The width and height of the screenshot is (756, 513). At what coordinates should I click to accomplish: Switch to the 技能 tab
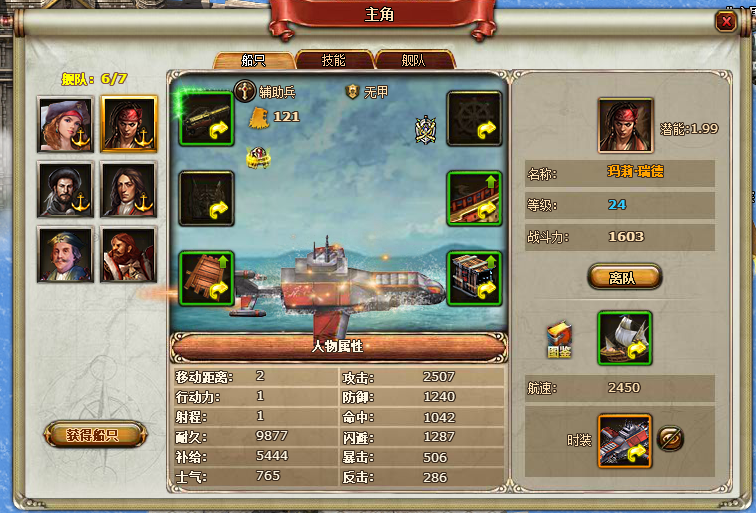point(334,61)
